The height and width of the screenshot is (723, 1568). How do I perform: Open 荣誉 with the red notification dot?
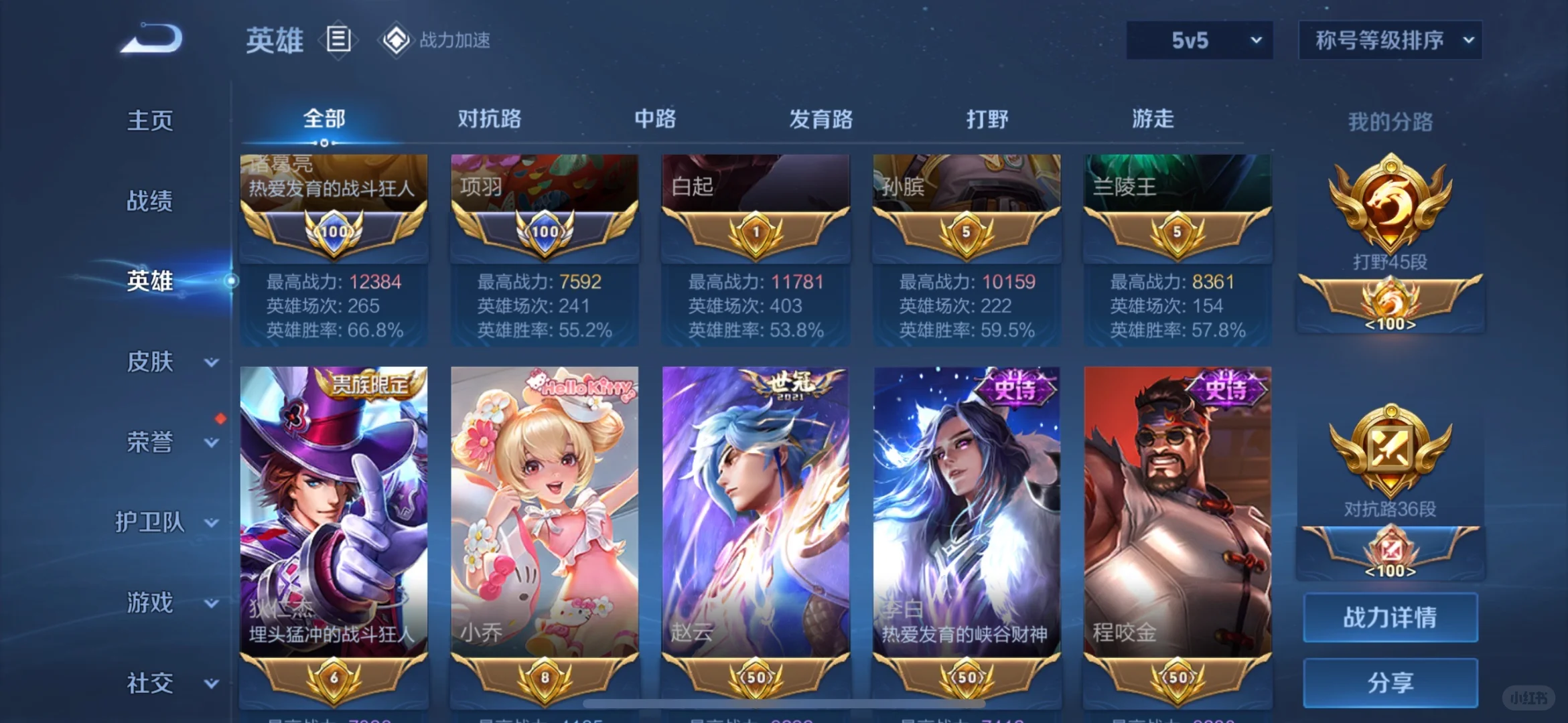(x=149, y=442)
